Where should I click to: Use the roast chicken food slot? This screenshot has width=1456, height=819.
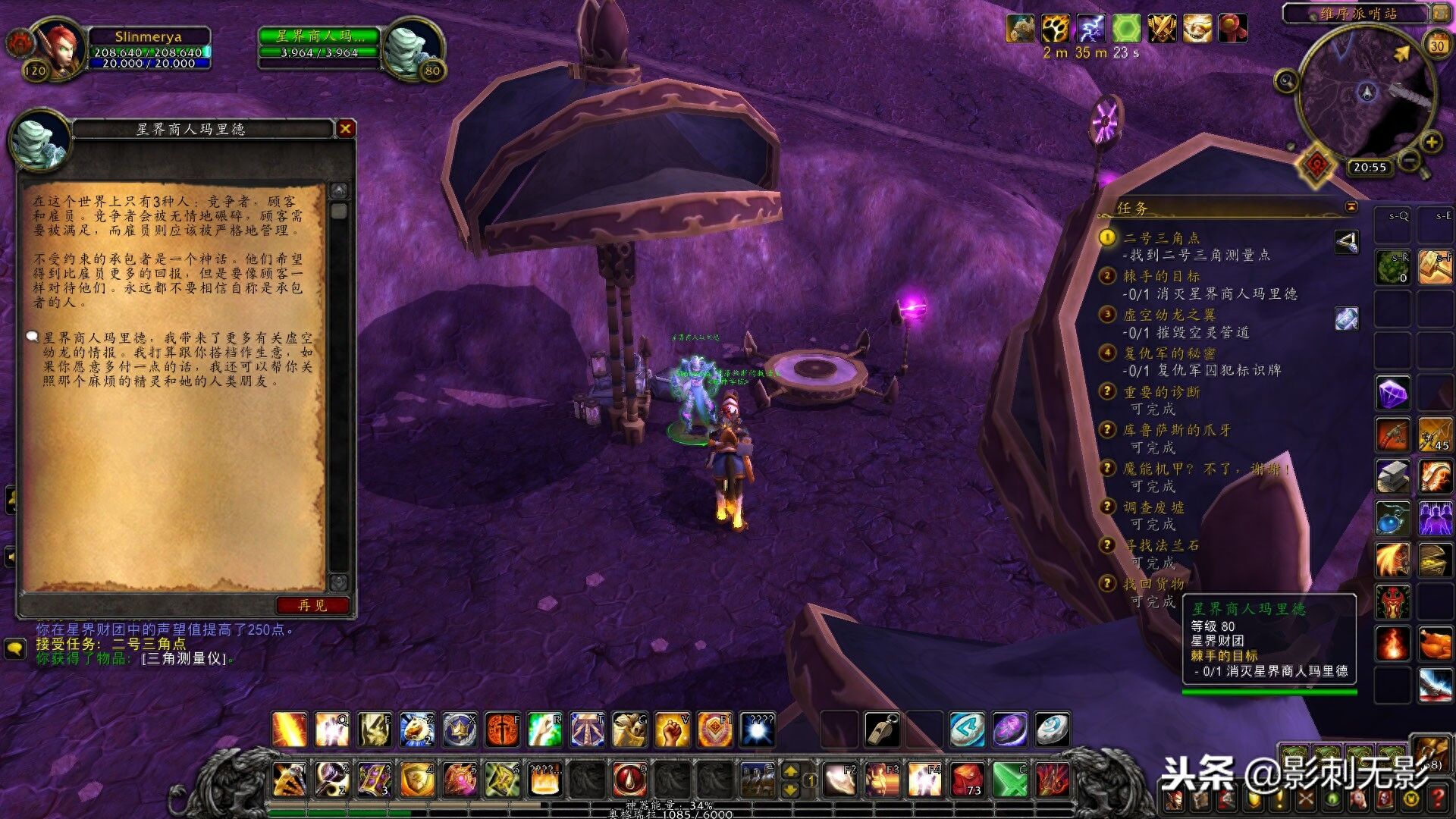click(1435, 645)
